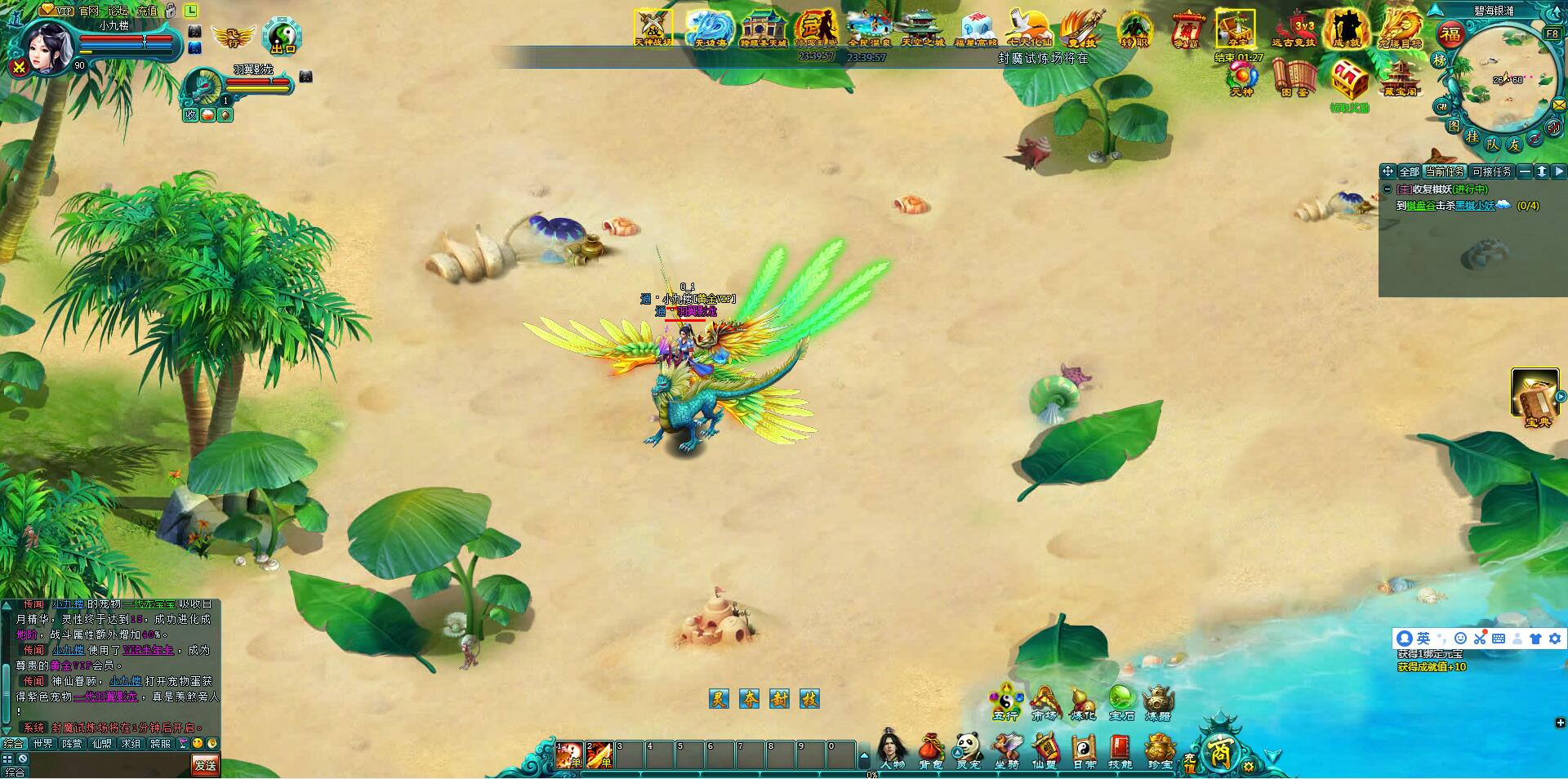Screen dimensions: 1568x779
Task: Activate the skill in hotbar slot 1
Action: tap(569, 755)
